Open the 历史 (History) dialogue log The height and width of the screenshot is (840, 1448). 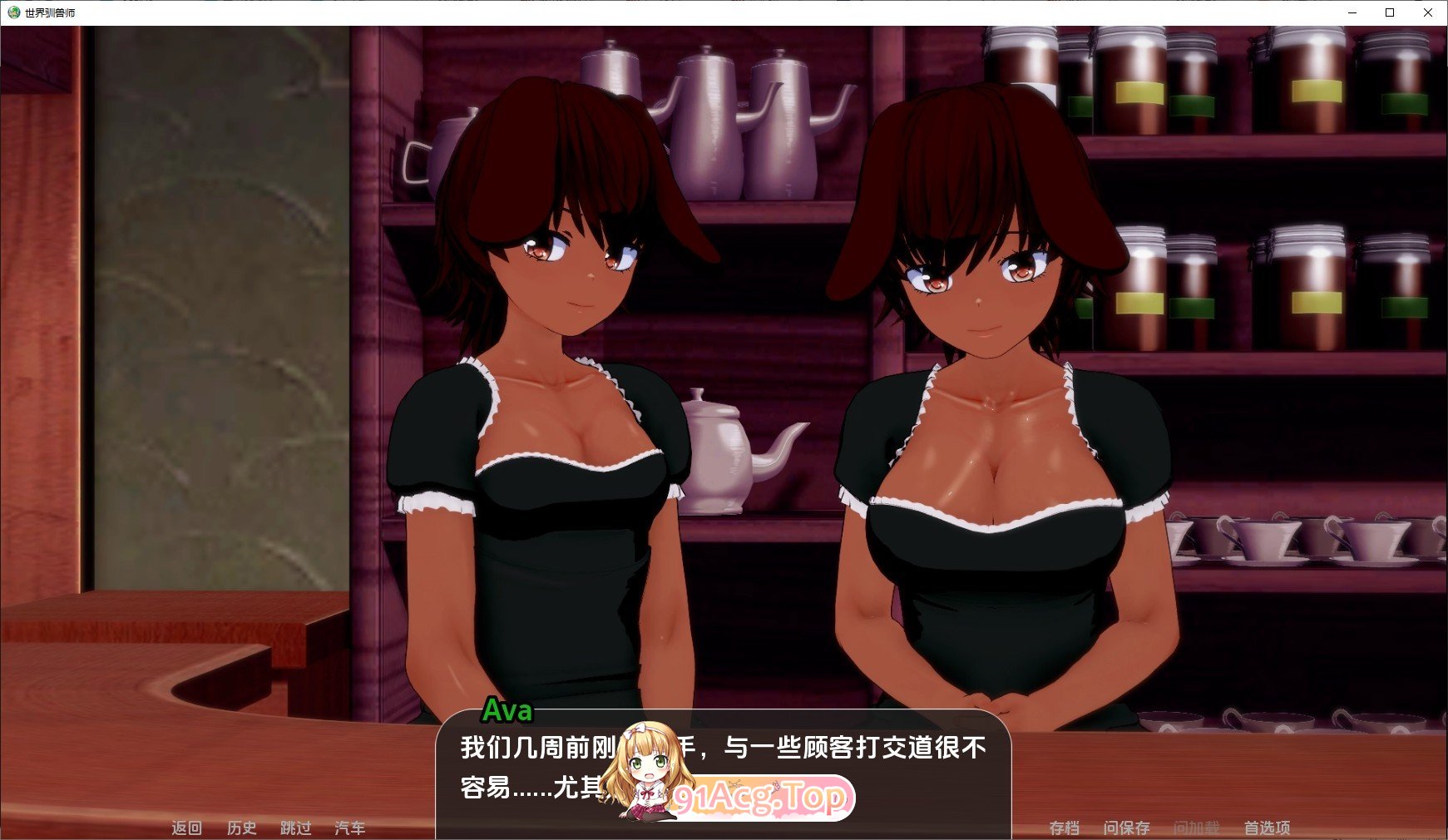[242, 828]
